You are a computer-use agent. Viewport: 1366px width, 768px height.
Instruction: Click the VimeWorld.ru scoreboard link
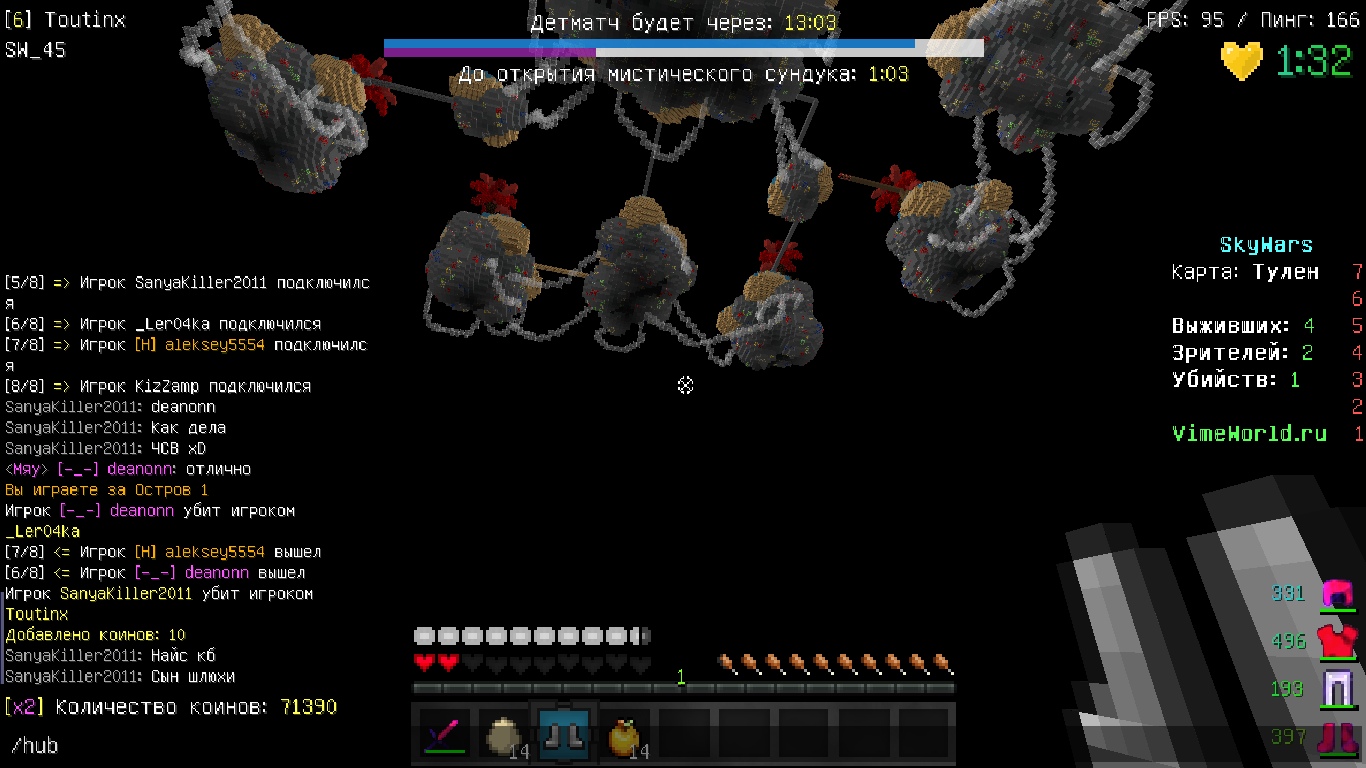tap(1249, 434)
